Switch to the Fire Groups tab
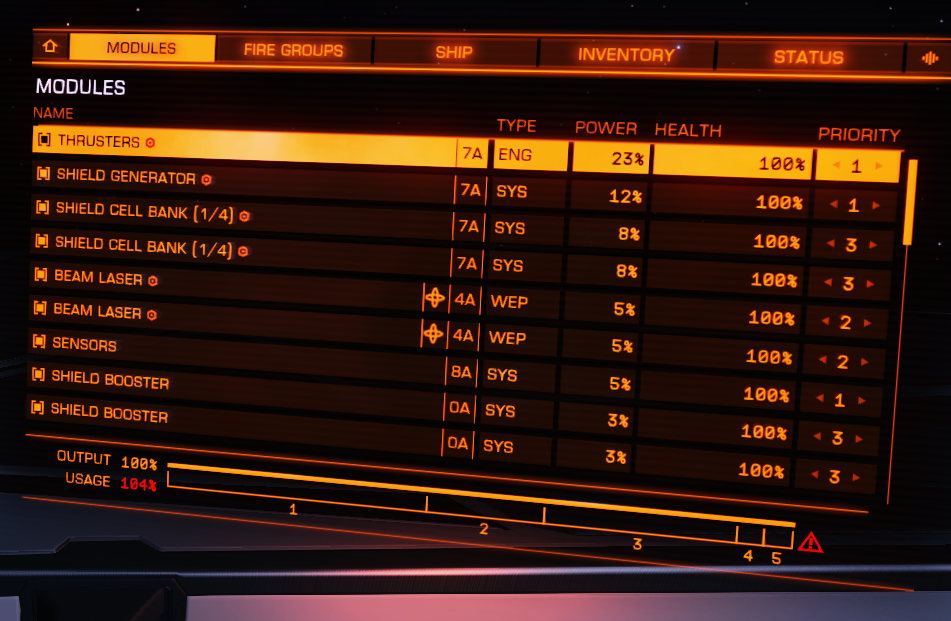The image size is (951, 621). (293, 50)
